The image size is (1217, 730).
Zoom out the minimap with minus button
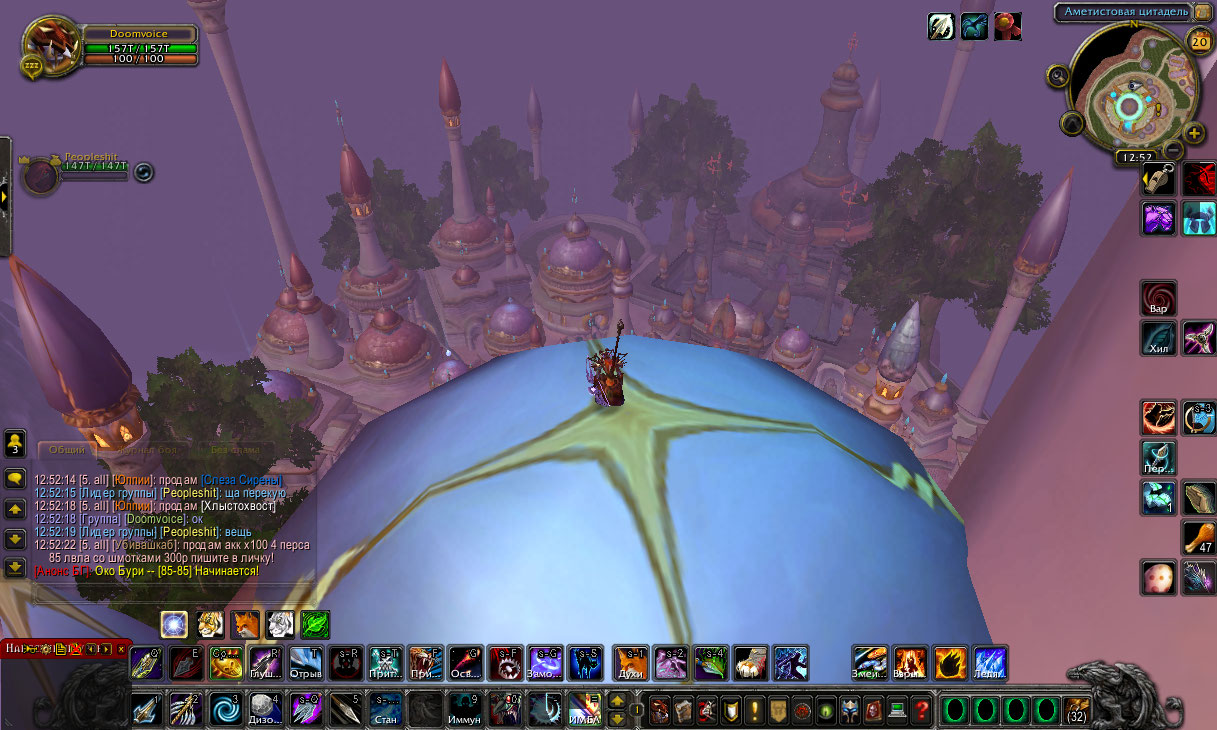pyautogui.click(x=1173, y=150)
